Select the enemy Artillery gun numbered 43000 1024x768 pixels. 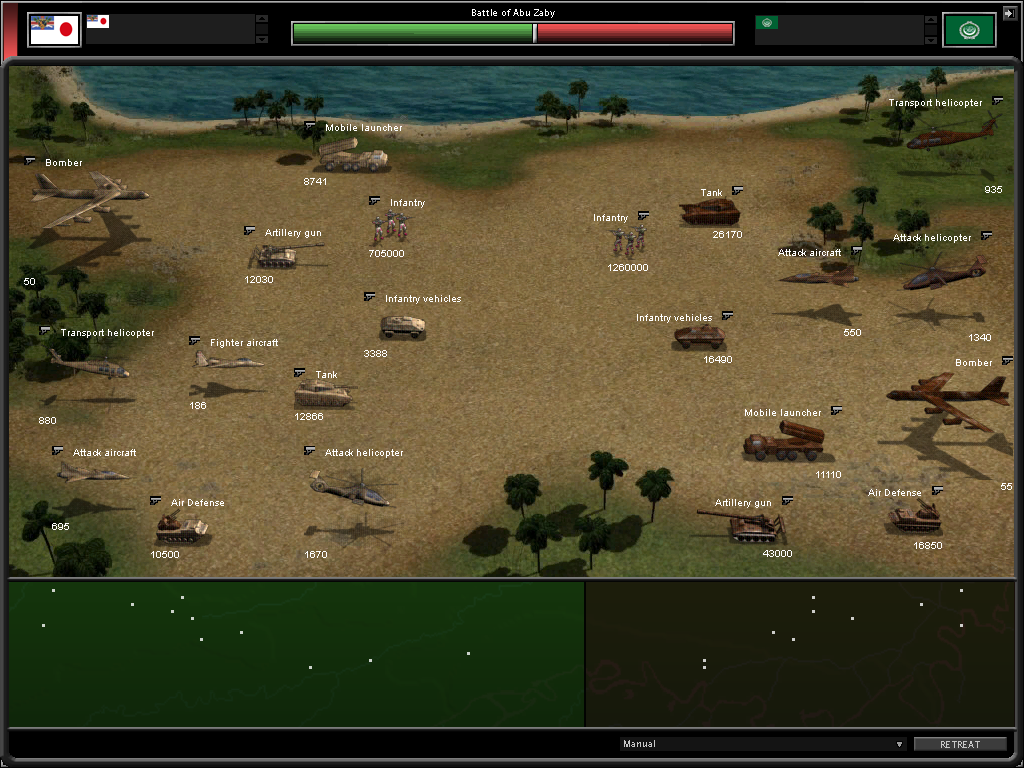tap(744, 525)
